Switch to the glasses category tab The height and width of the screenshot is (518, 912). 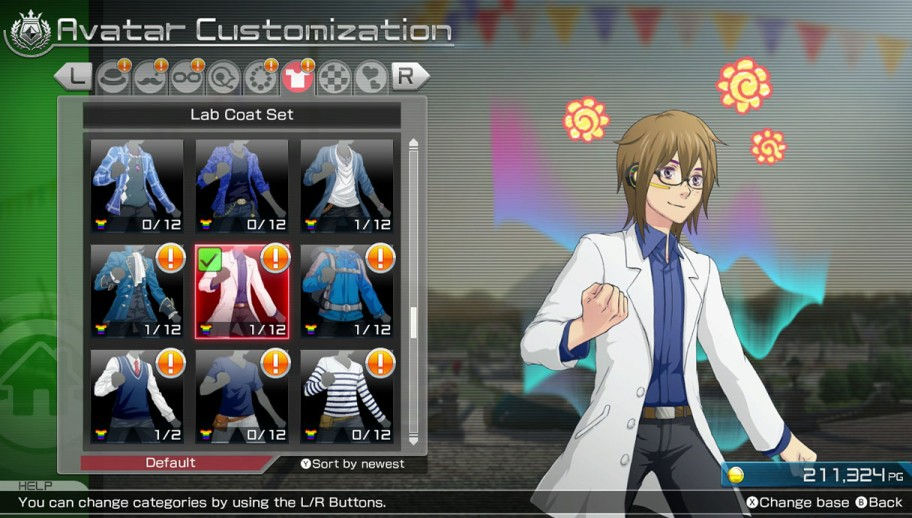186,77
